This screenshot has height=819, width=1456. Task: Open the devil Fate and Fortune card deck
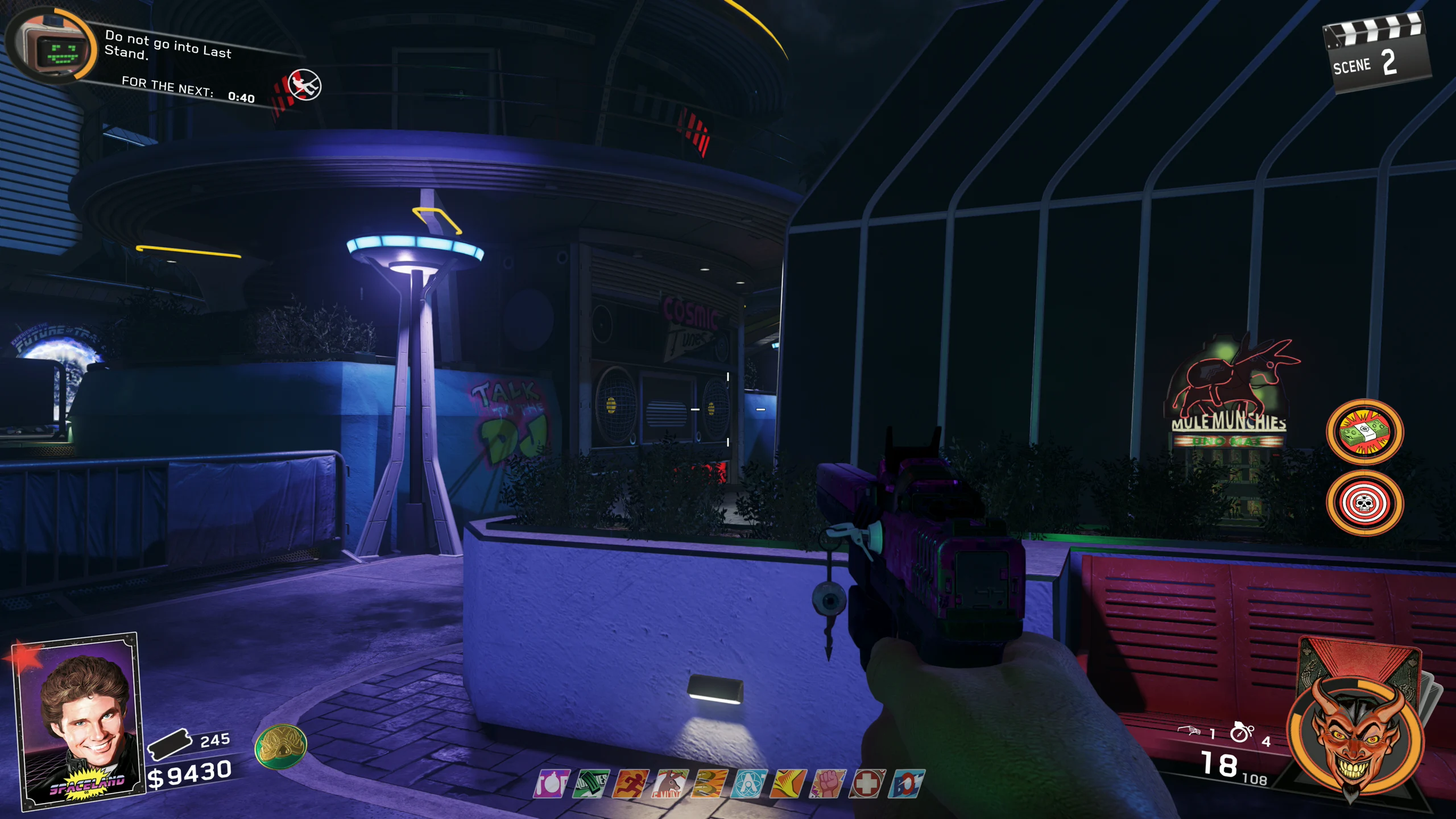click(1356, 728)
